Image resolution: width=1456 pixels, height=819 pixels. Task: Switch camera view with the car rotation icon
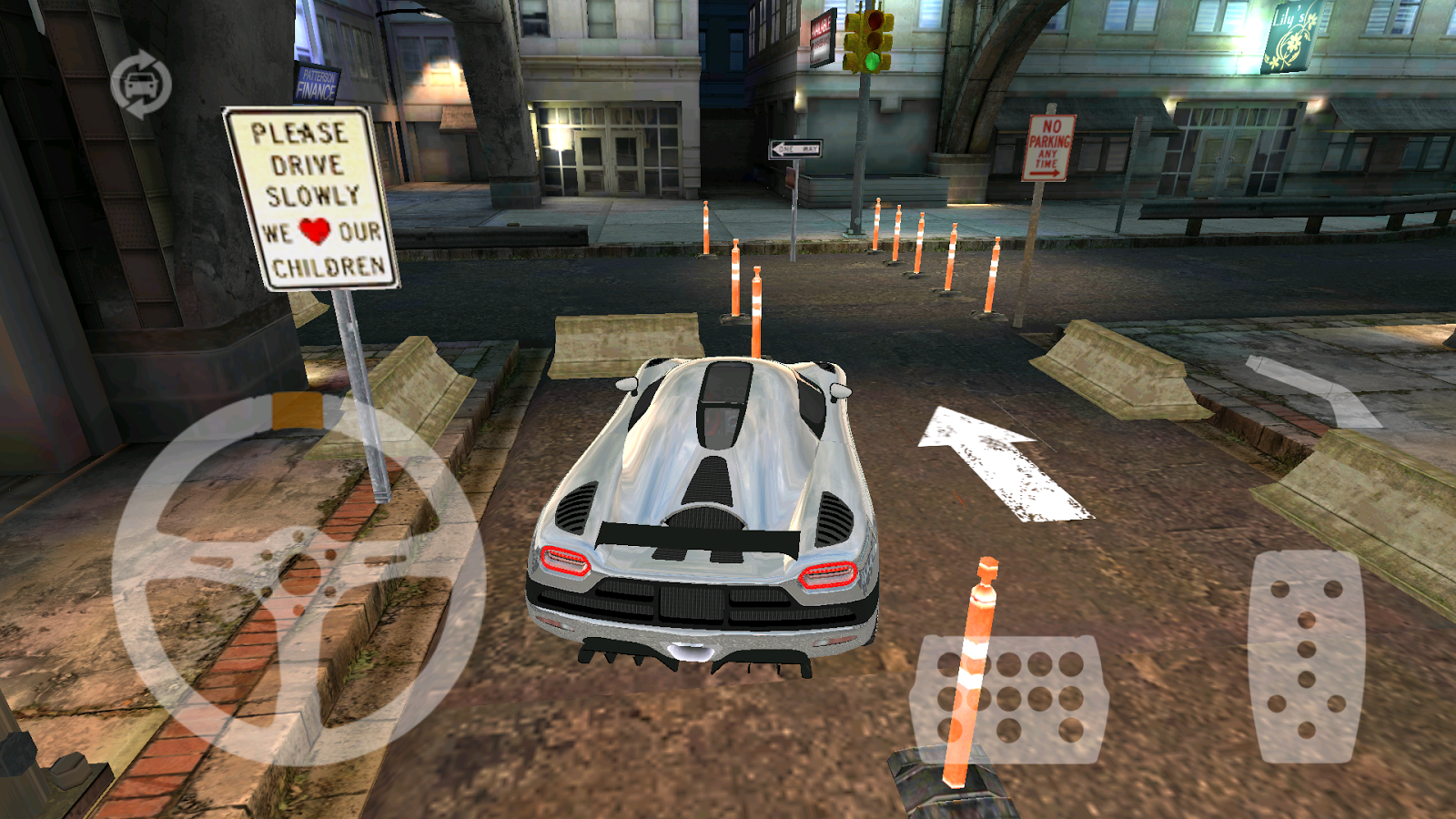click(141, 84)
